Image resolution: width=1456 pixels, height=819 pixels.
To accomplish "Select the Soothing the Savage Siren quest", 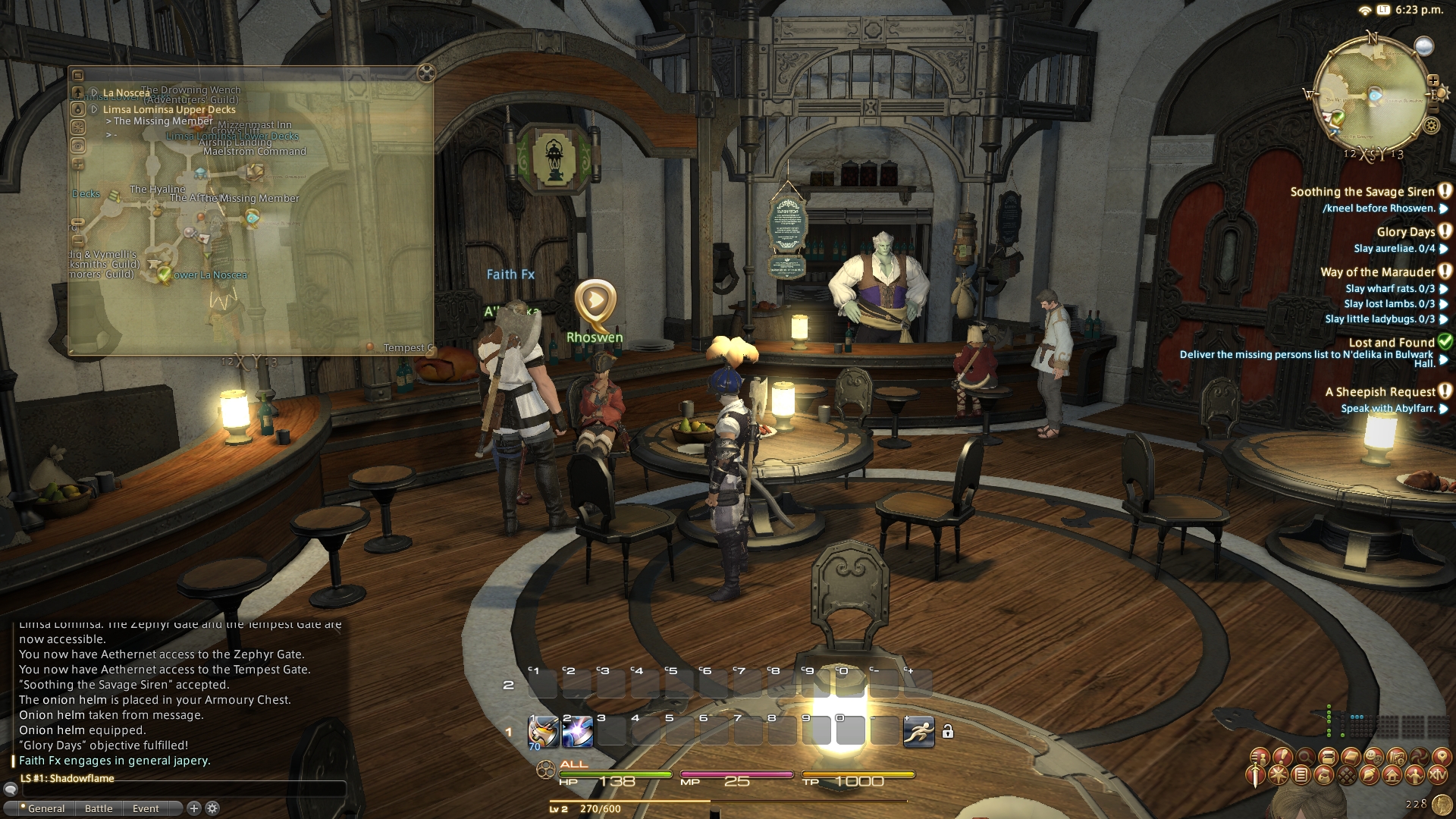I will pos(1362,192).
